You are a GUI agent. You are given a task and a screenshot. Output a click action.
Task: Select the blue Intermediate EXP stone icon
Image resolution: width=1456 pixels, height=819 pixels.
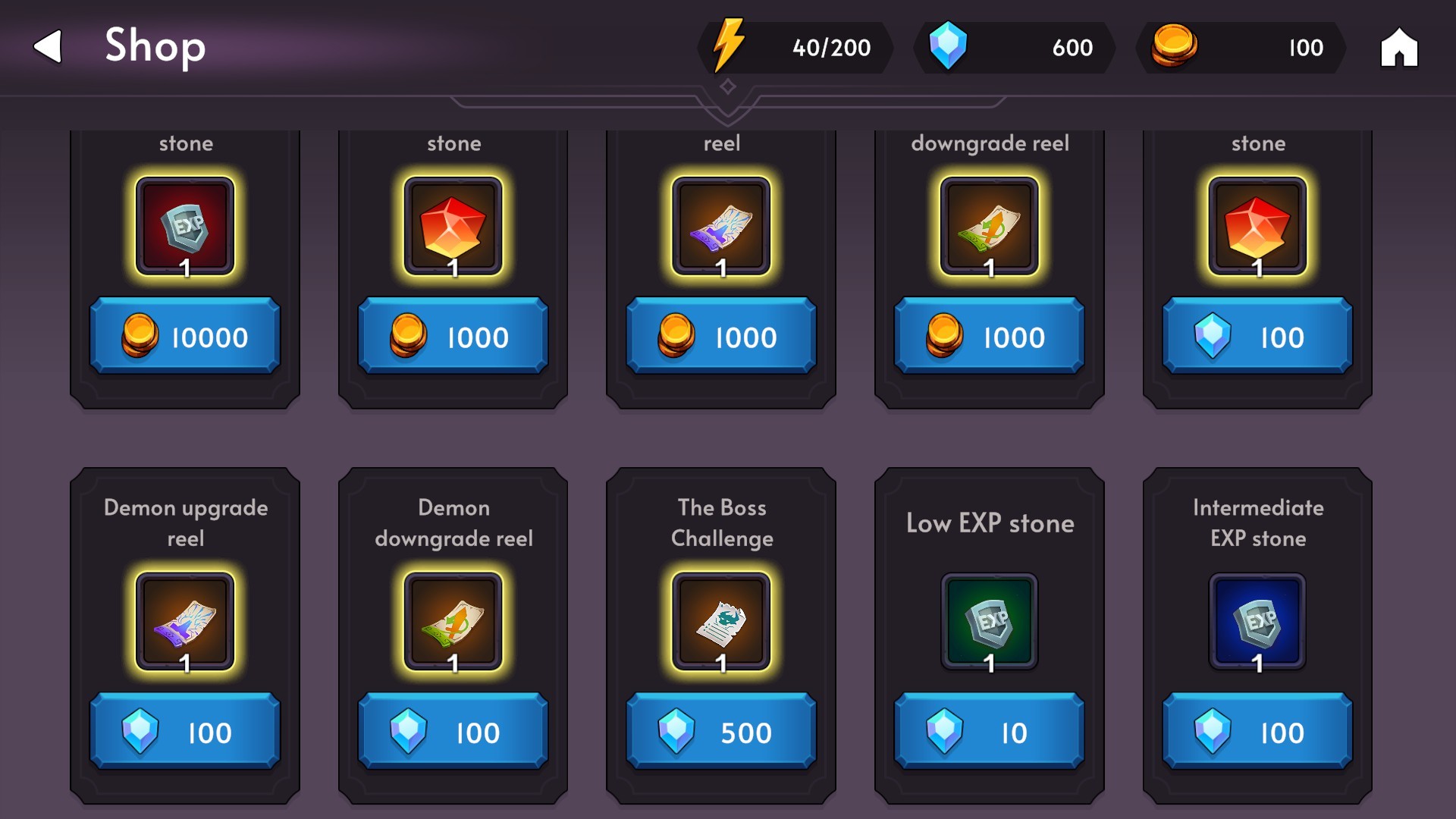point(1257,622)
